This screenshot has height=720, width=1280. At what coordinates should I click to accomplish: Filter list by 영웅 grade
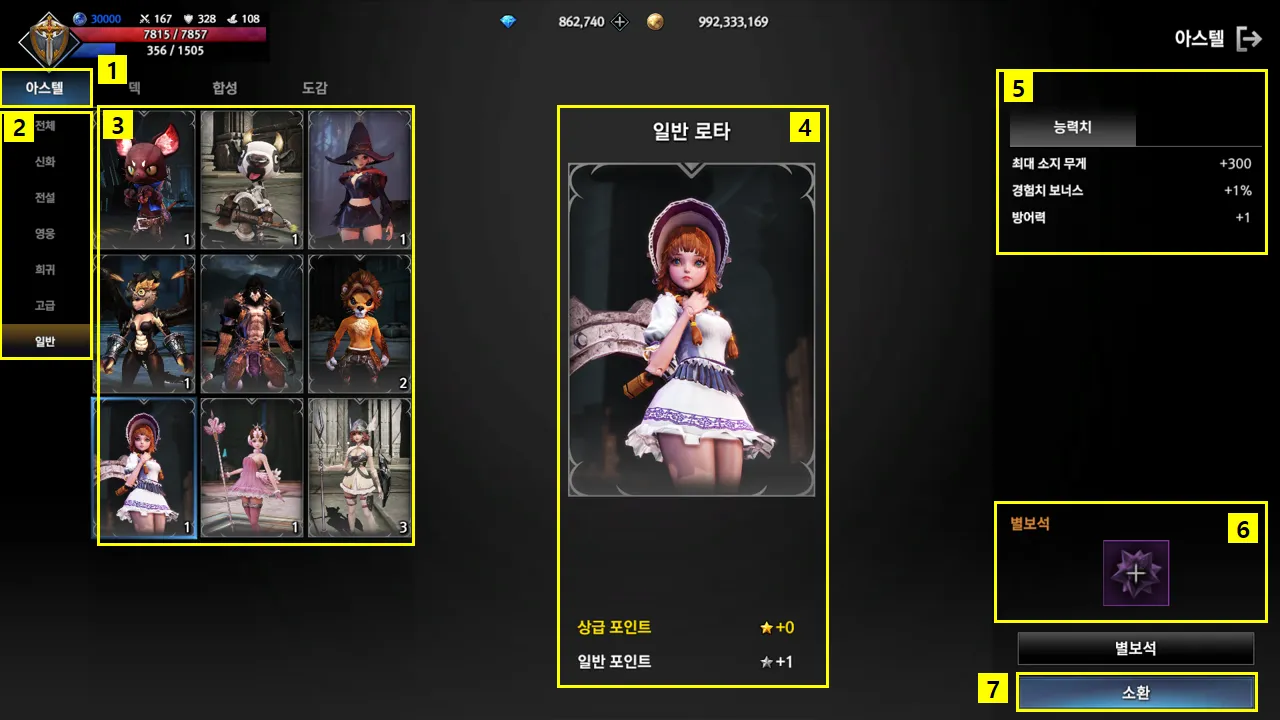click(45, 234)
